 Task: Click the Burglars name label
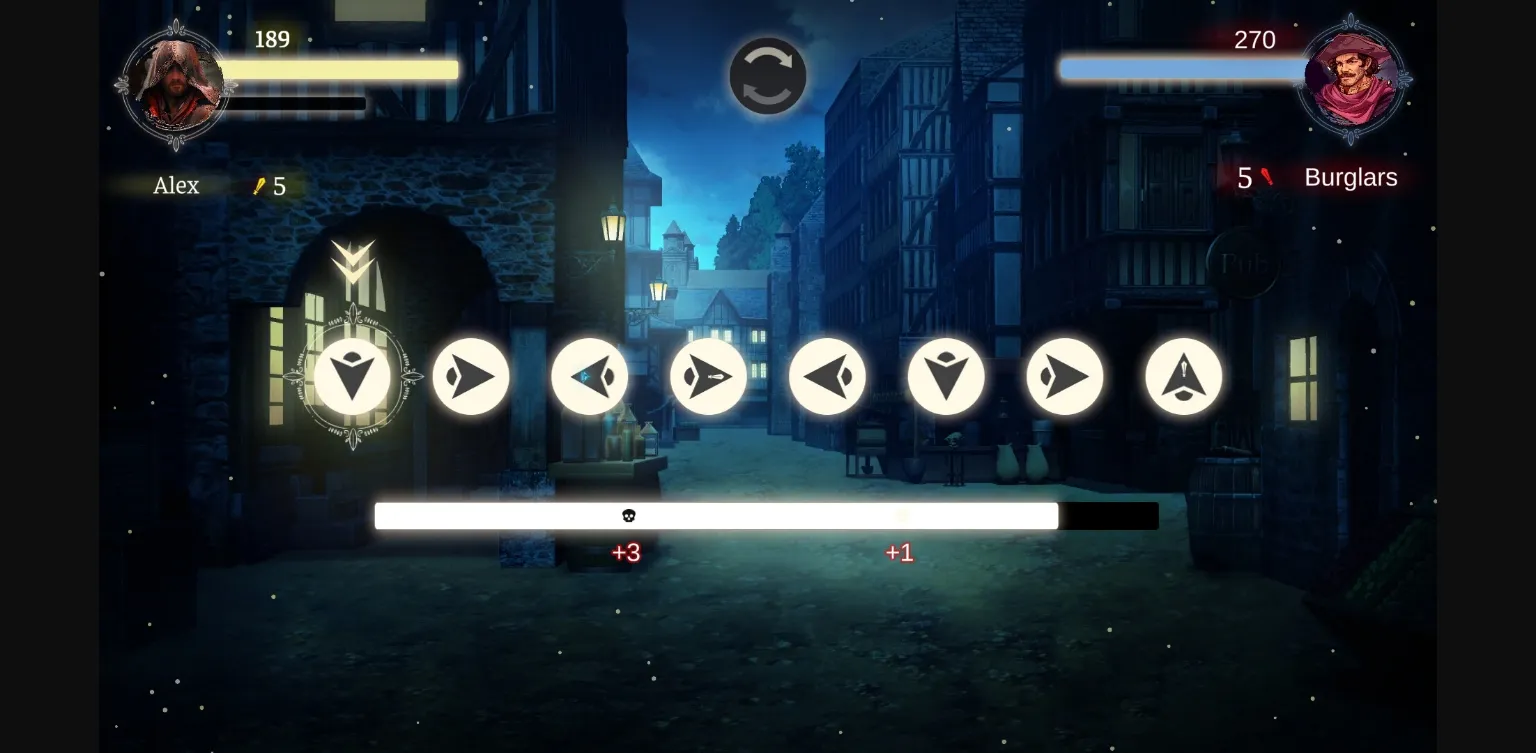coord(1351,177)
